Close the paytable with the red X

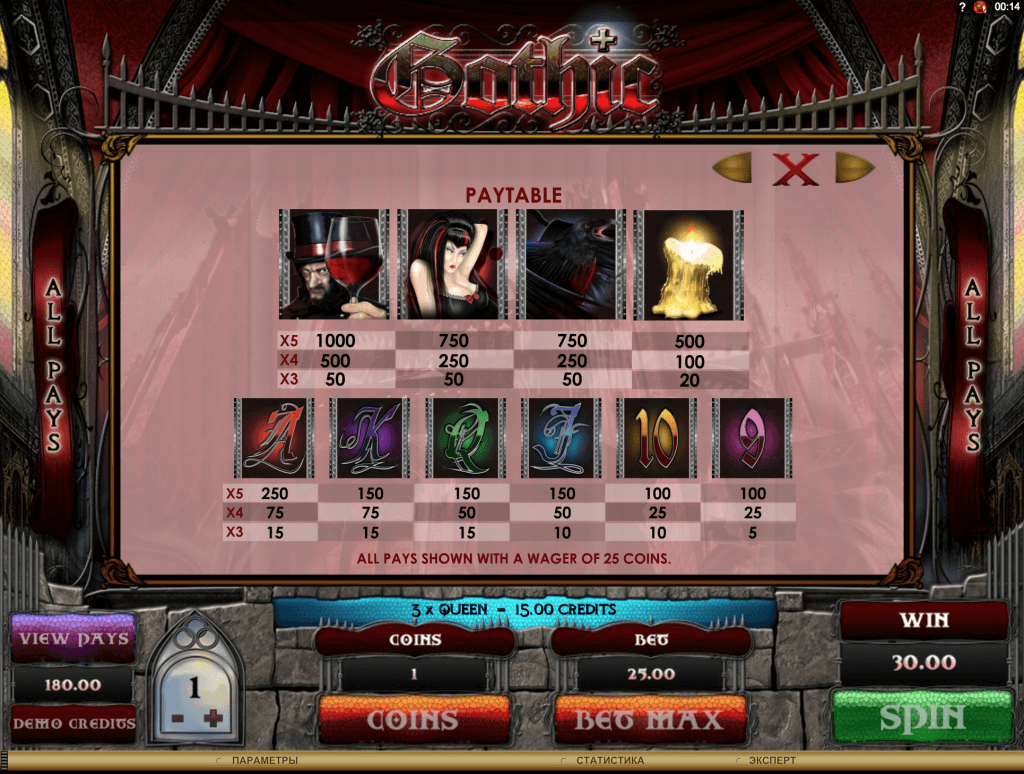pyautogui.click(x=796, y=169)
